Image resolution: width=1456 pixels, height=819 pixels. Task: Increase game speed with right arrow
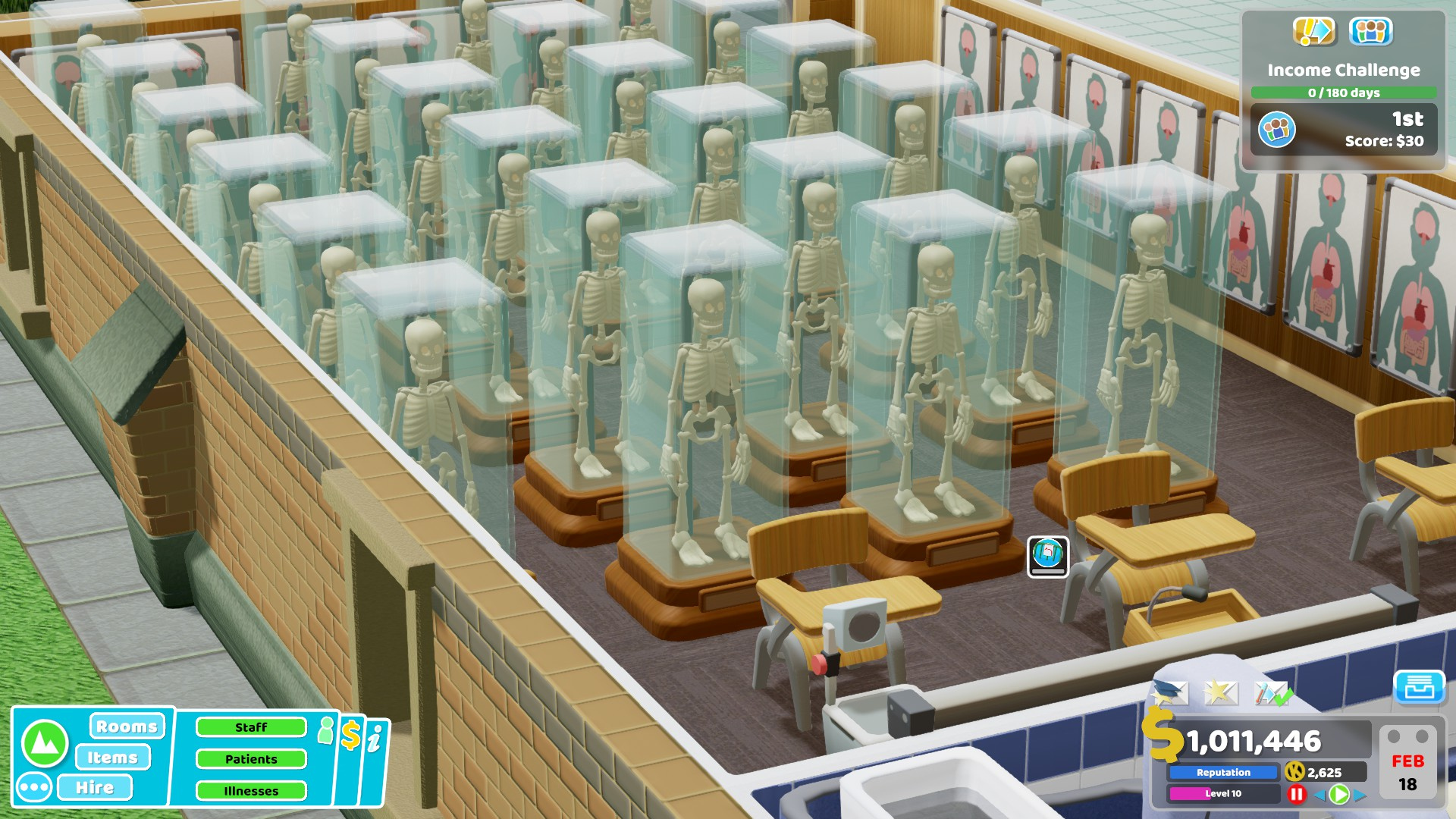tap(1360, 795)
